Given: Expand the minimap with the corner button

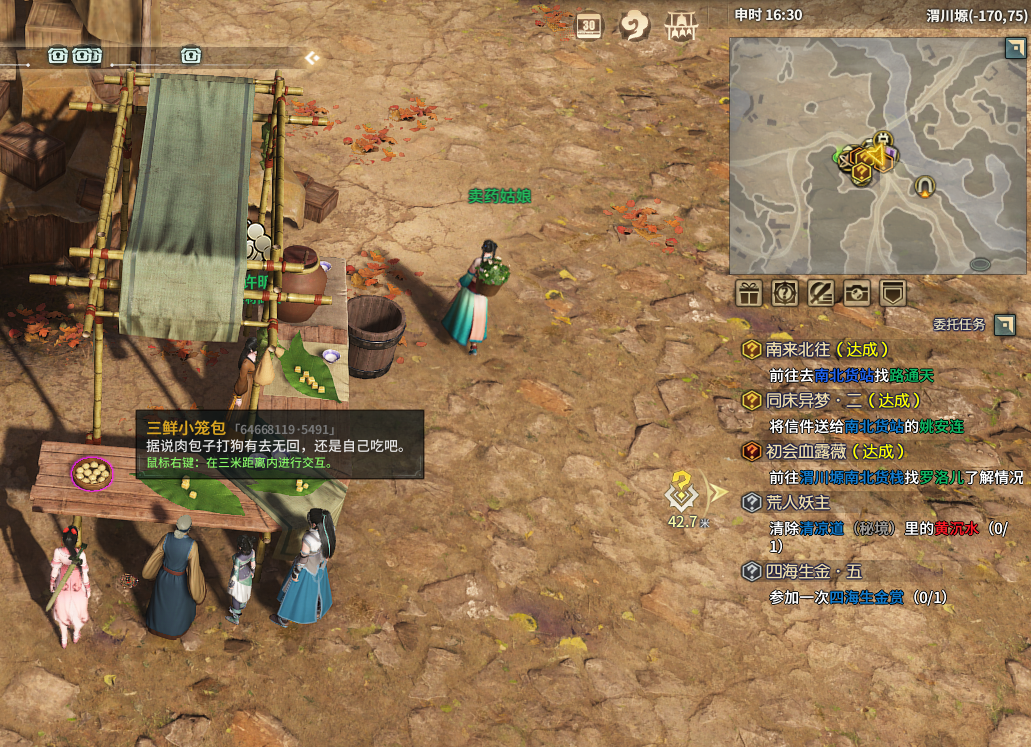Looking at the screenshot, I should 1014,49.
